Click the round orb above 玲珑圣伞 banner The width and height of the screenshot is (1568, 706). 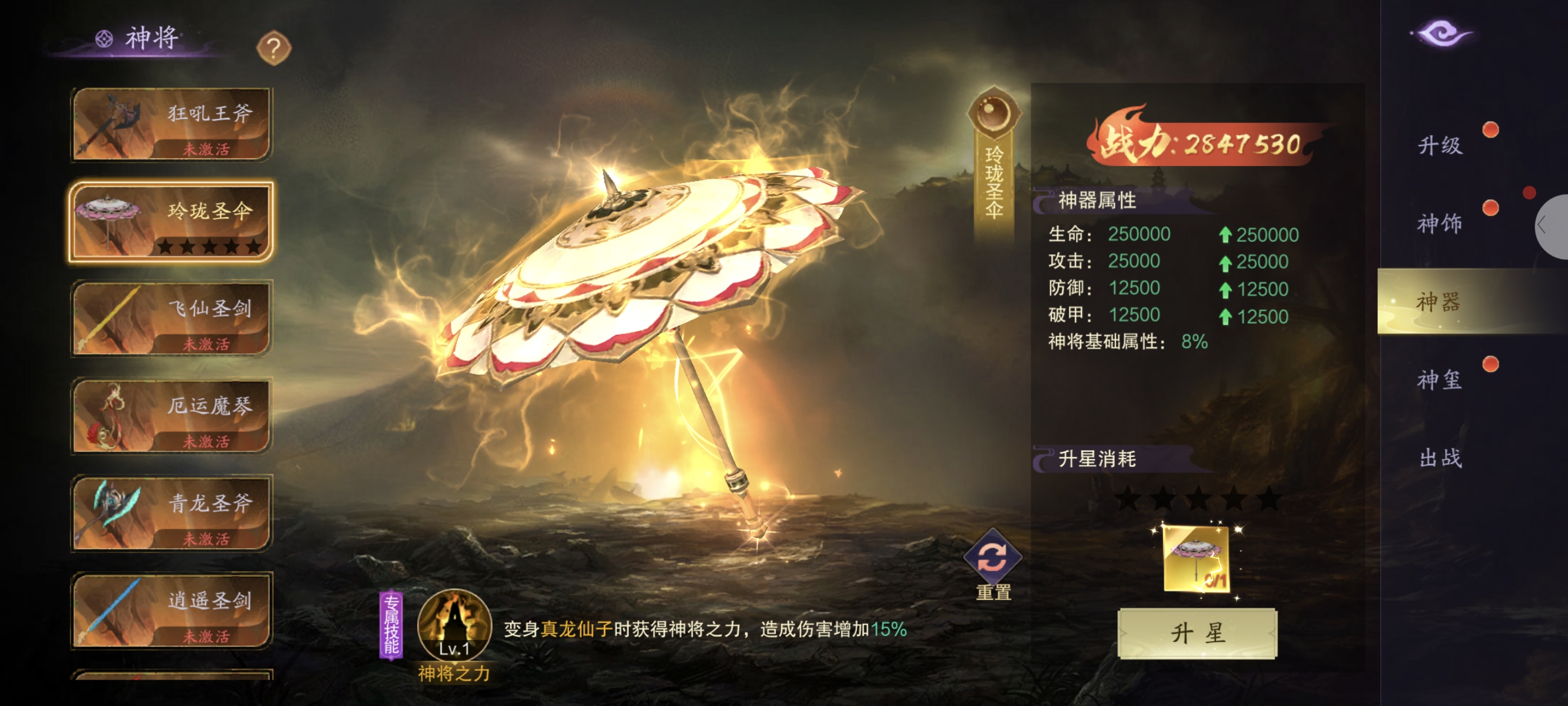[x=994, y=112]
